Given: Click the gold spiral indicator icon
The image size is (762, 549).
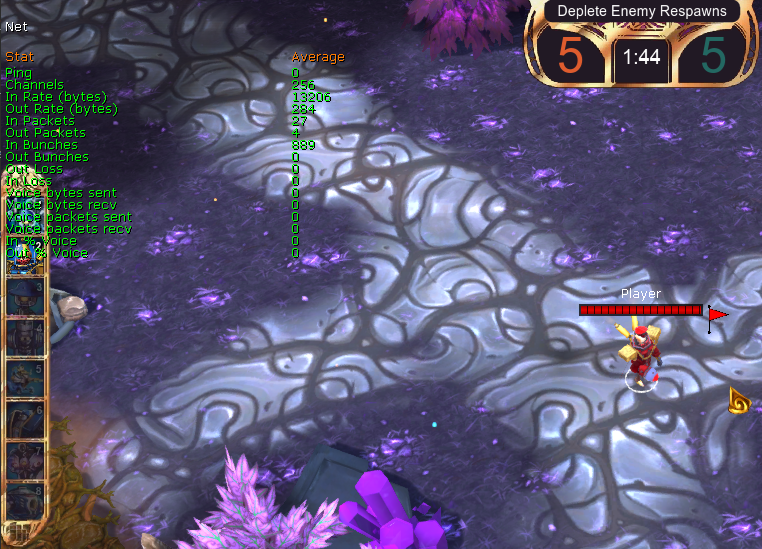Looking at the screenshot, I should (x=740, y=401).
